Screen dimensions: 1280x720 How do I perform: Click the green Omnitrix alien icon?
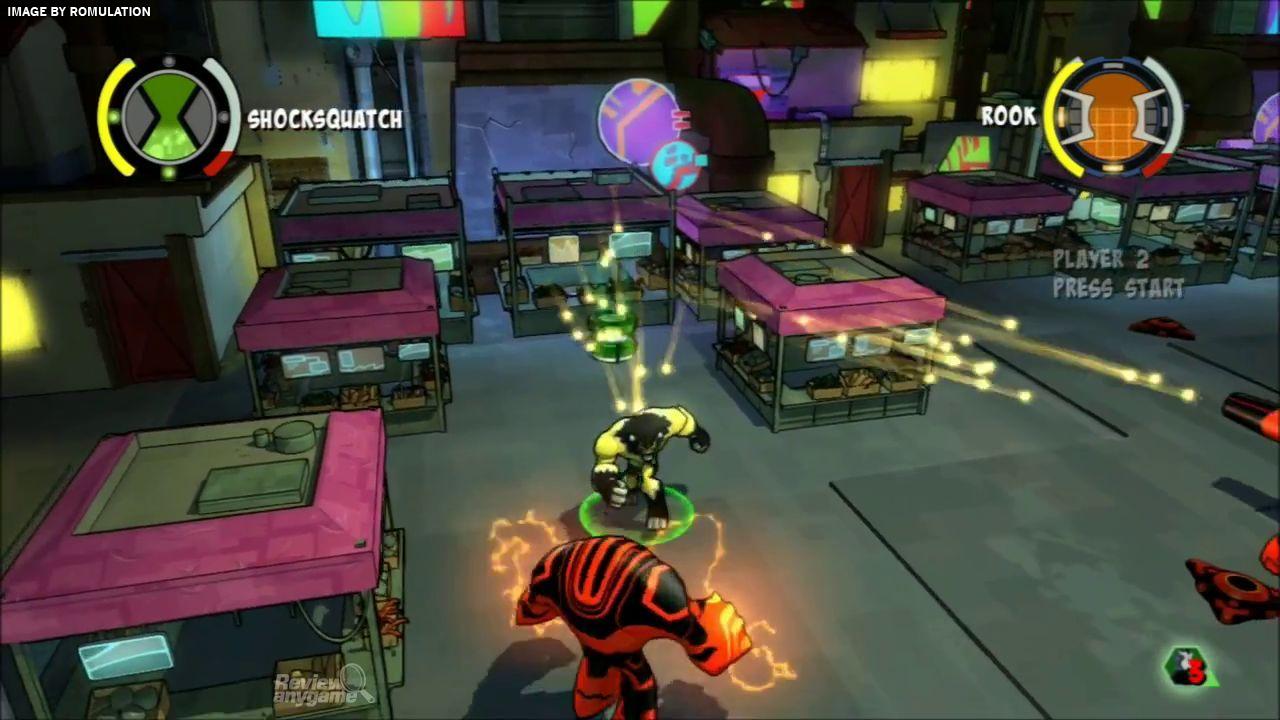pyautogui.click(x=169, y=116)
